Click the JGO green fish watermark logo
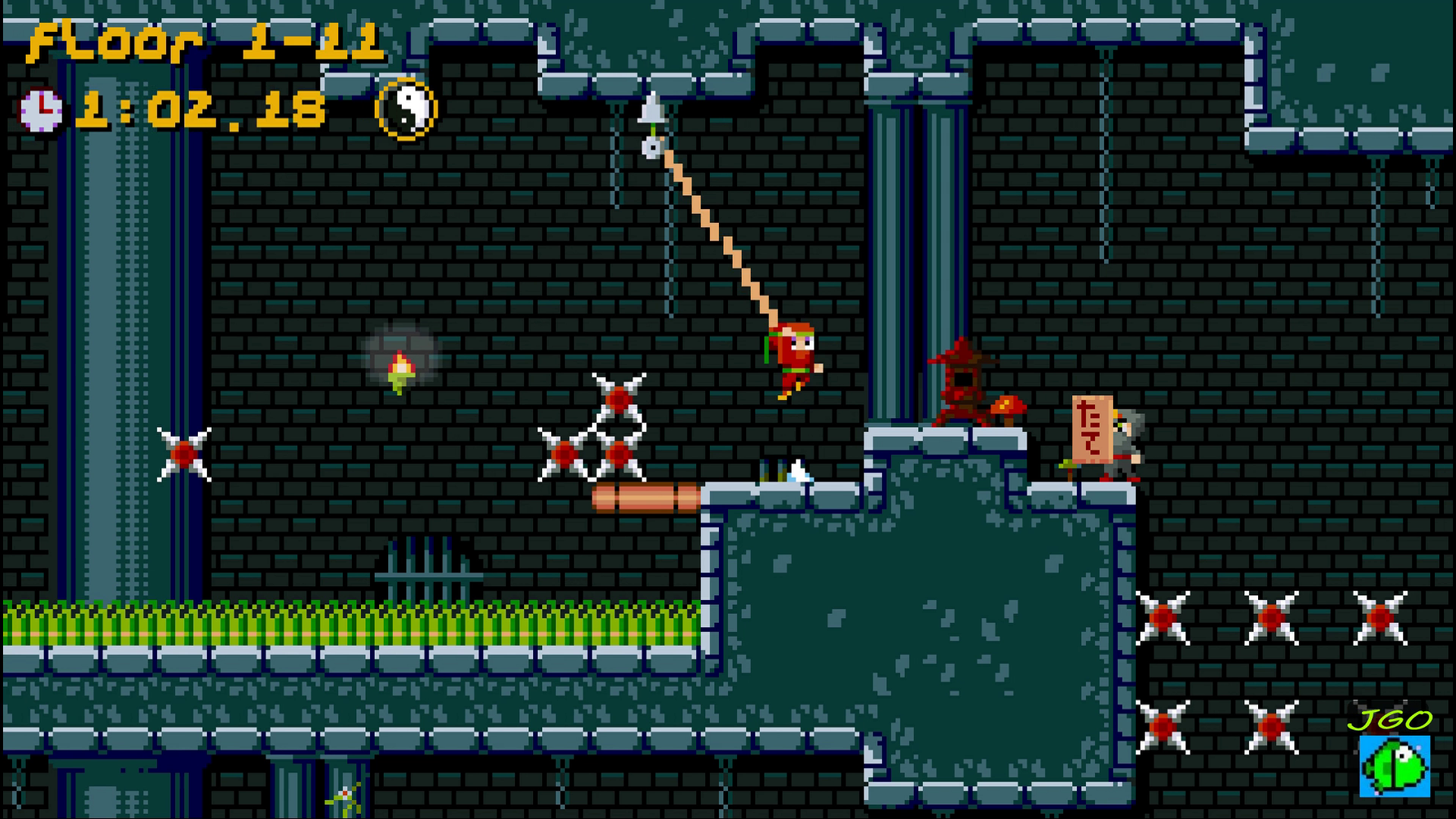Viewport: 1456px width, 819px height. [x=1394, y=764]
